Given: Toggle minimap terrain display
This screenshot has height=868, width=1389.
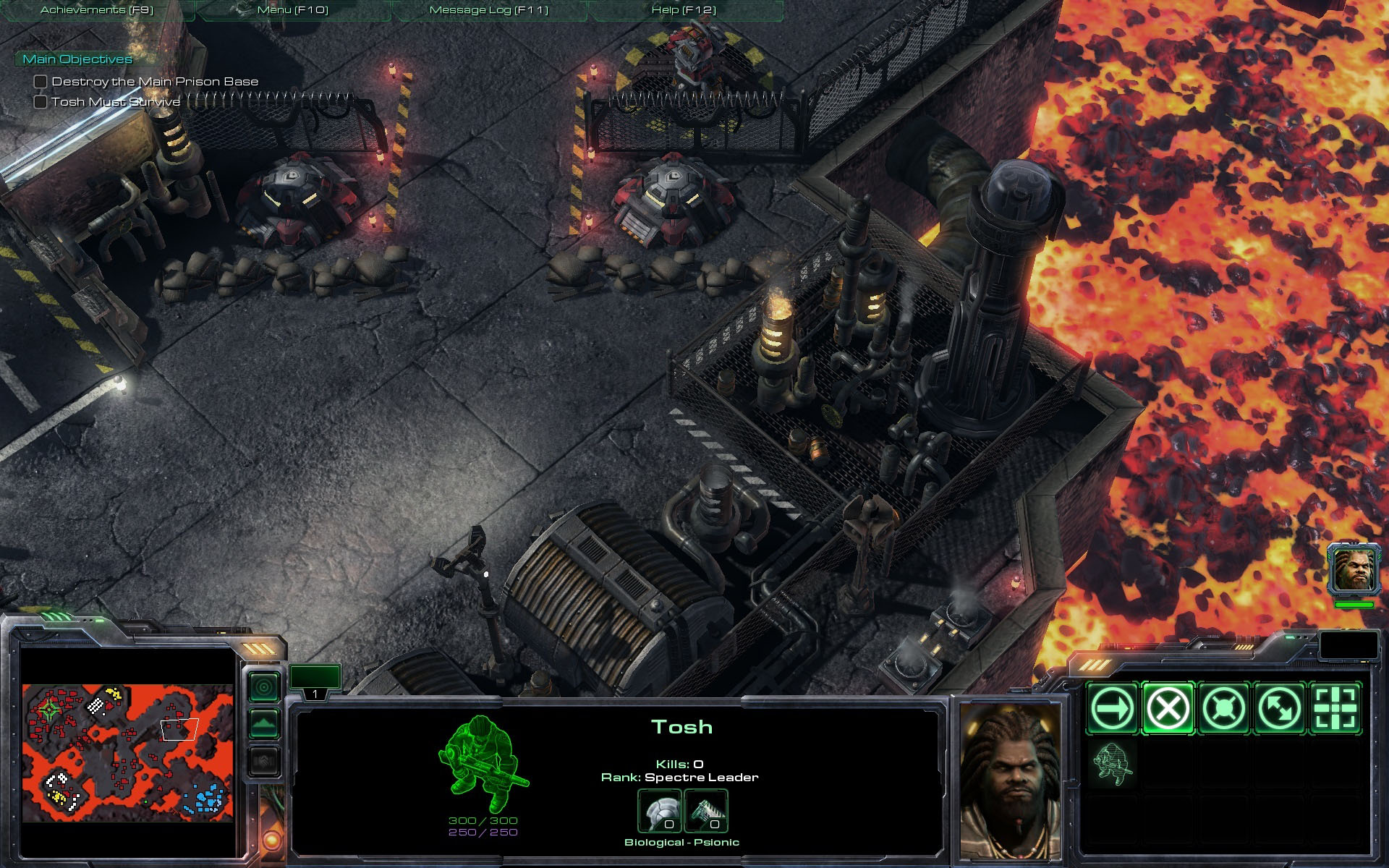Looking at the screenshot, I should point(264,723).
